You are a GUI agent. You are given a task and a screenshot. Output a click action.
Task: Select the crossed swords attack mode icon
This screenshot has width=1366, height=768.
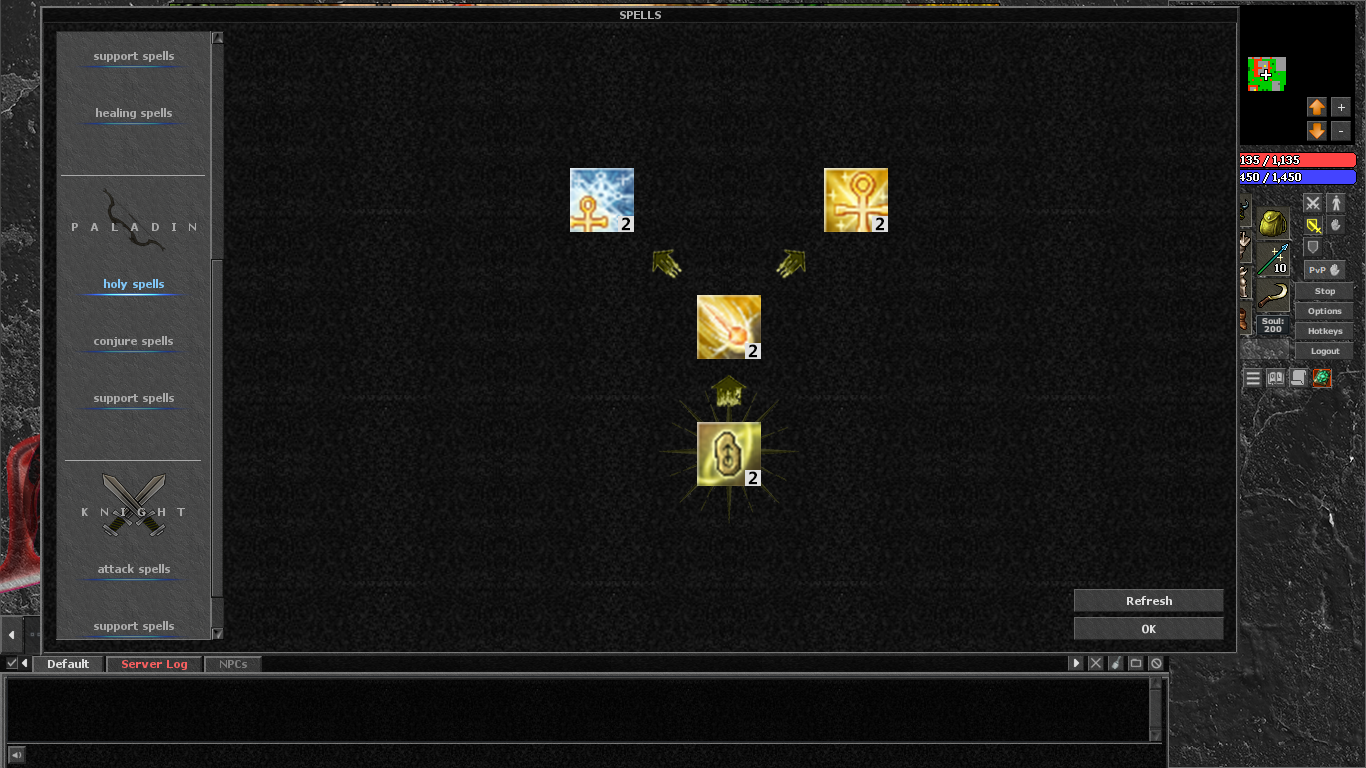(1312, 203)
